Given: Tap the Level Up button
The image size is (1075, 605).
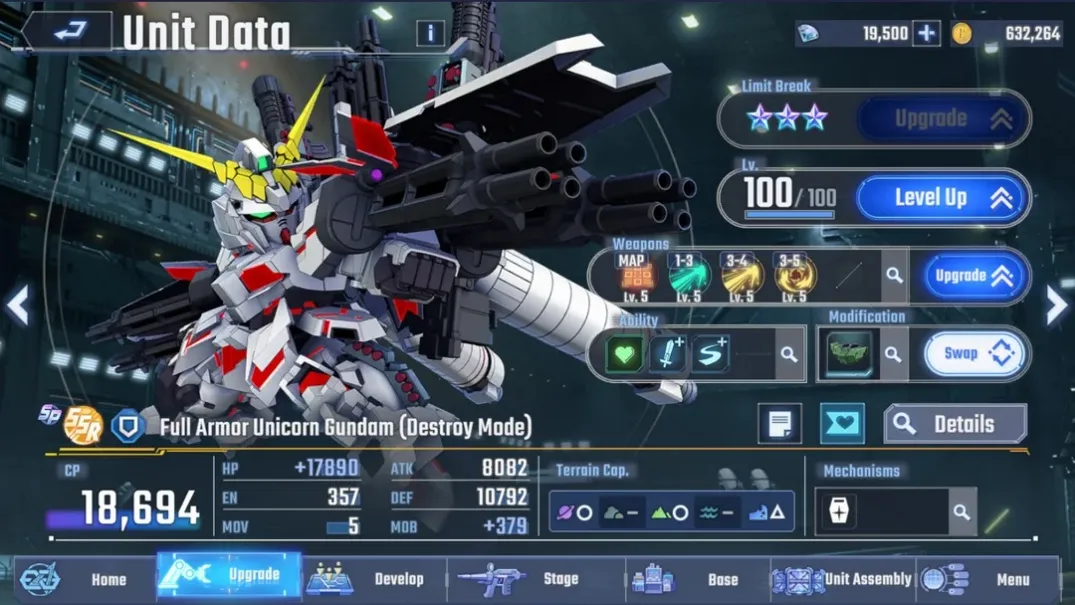Looking at the screenshot, I should point(942,198).
